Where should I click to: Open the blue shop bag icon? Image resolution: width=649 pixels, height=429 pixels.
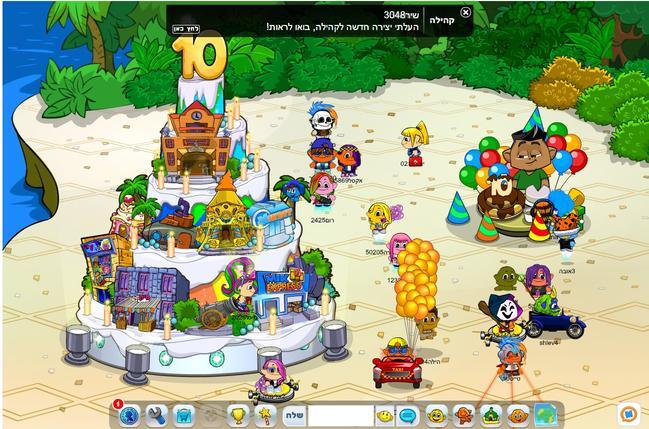[184, 414]
